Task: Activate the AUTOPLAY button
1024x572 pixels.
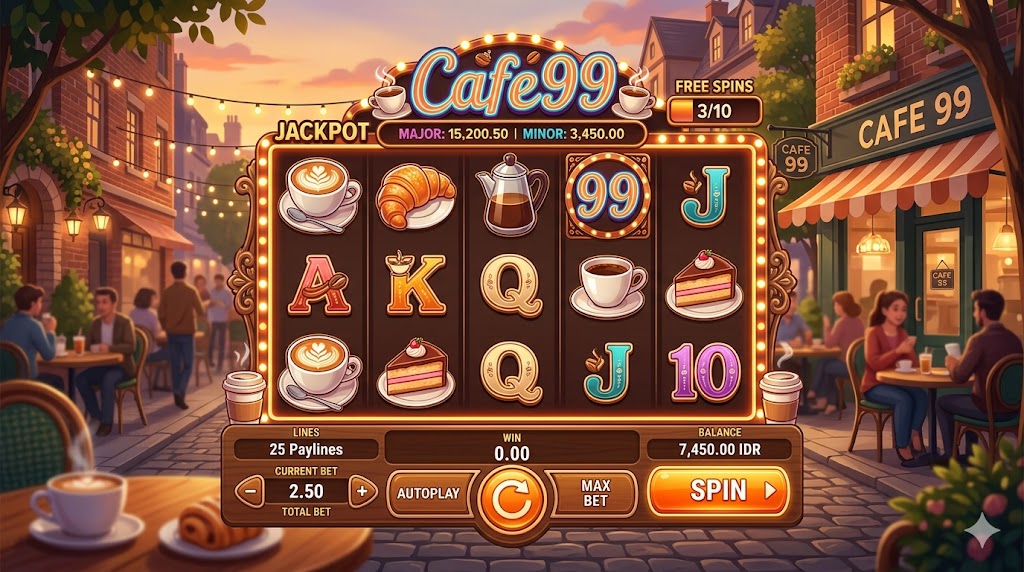Action: [428, 493]
